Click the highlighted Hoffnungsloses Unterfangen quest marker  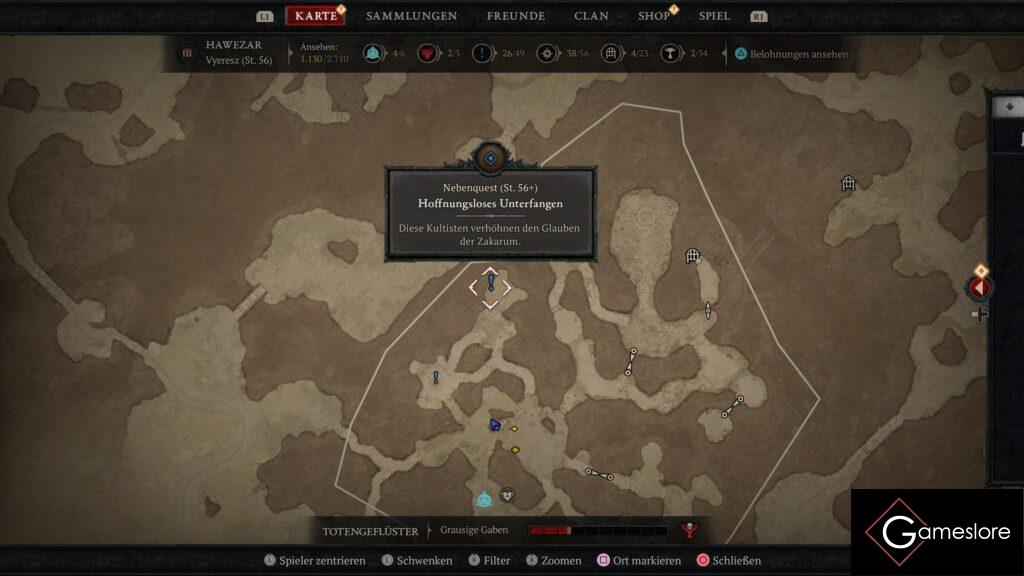tap(490, 286)
